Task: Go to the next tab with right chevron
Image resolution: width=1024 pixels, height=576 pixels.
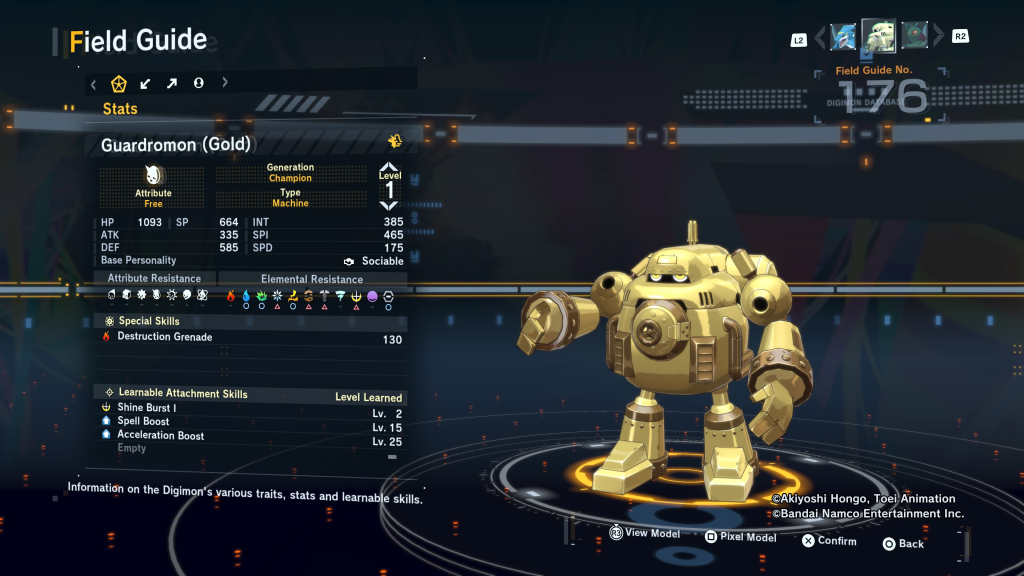Action: (x=225, y=83)
